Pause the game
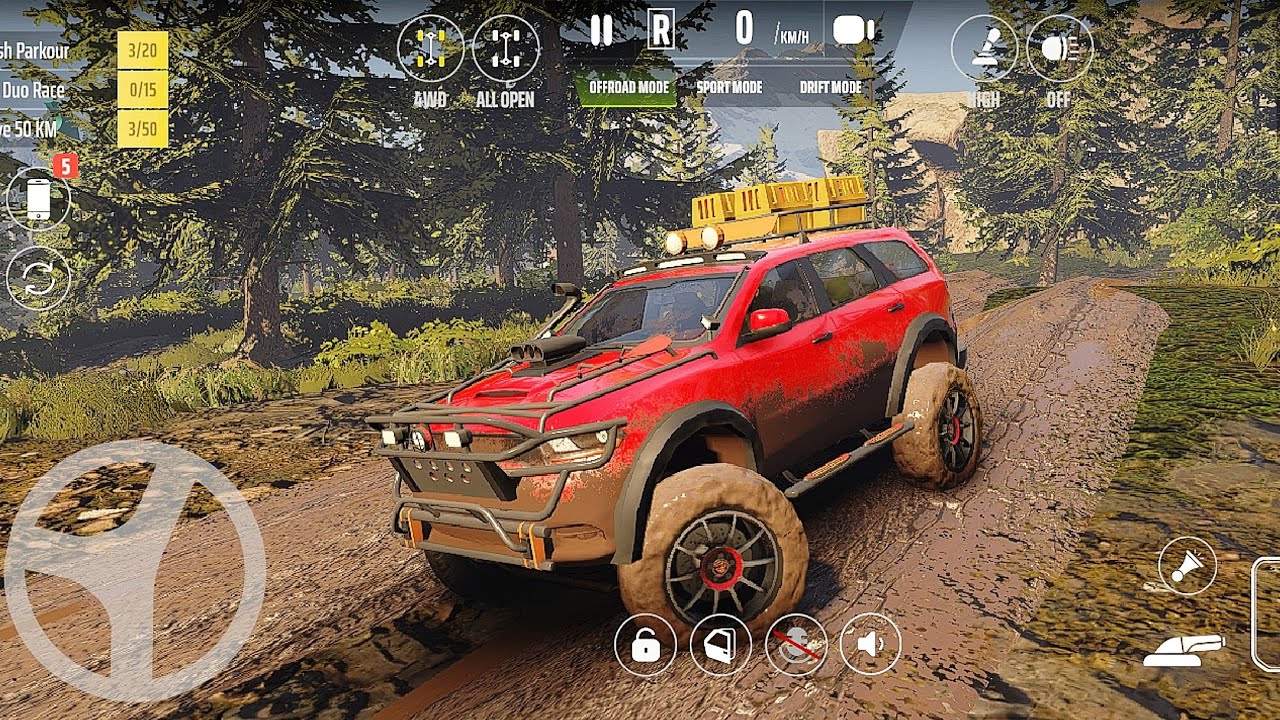Screen dimensions: 1280x720 click(601, 31)
